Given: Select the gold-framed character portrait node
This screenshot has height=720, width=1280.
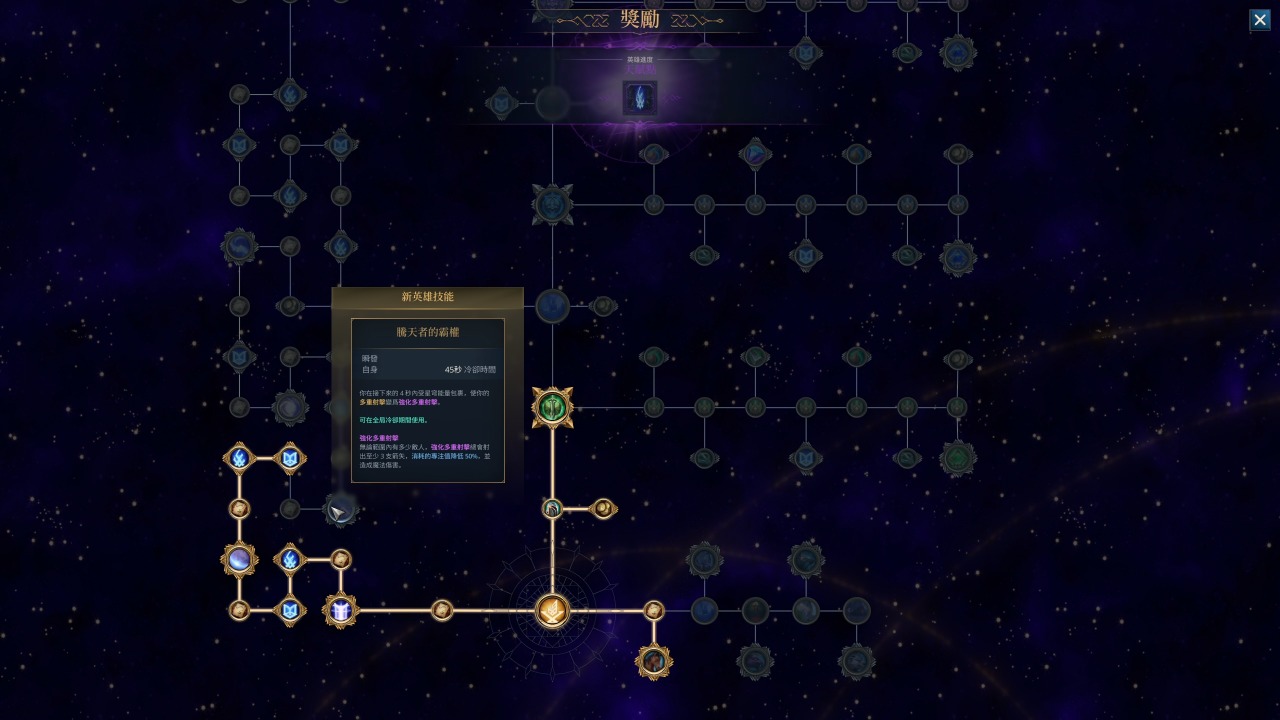Looking at the screenshot, I should 654,661.
